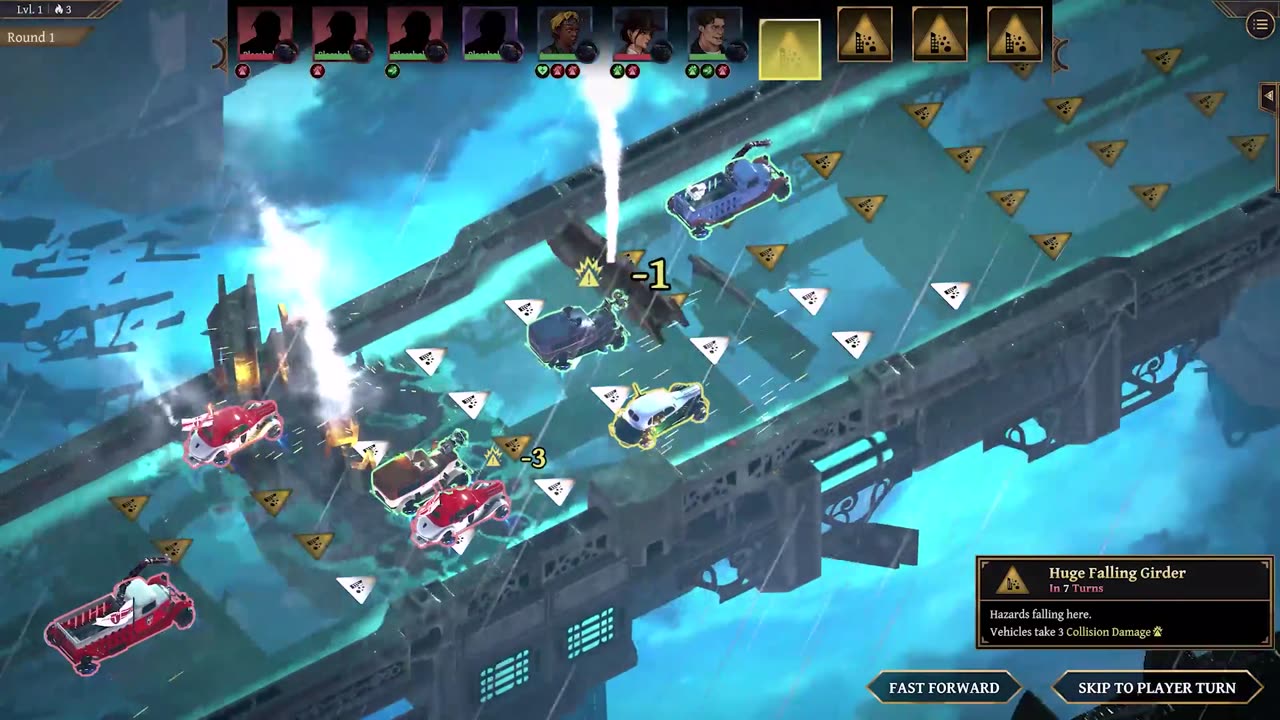
Task: Click the highlighted yellow hazard turn tile
Action: click(x=790, y=49)
